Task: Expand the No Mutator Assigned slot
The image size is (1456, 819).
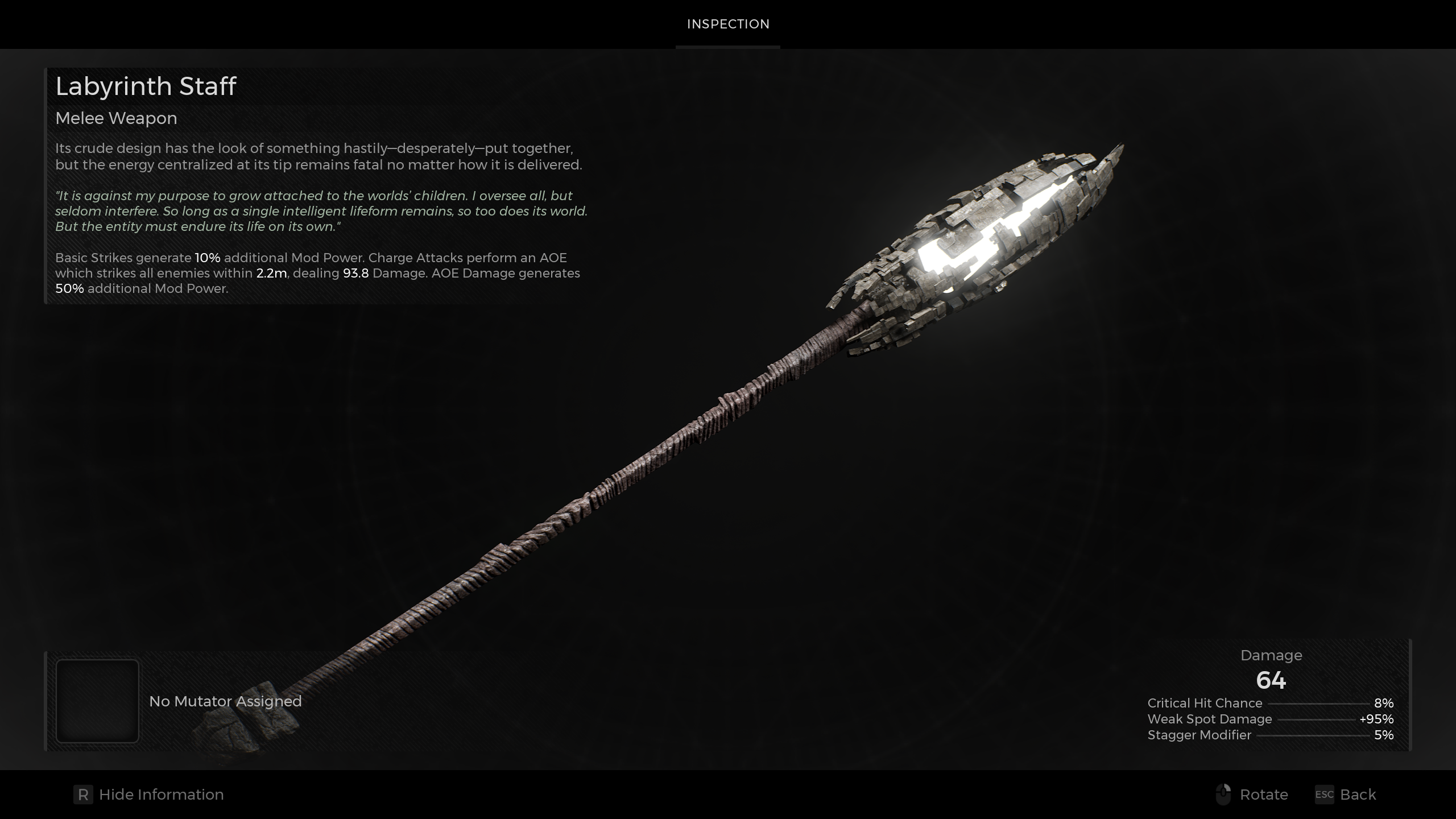Action: [225, 701]
